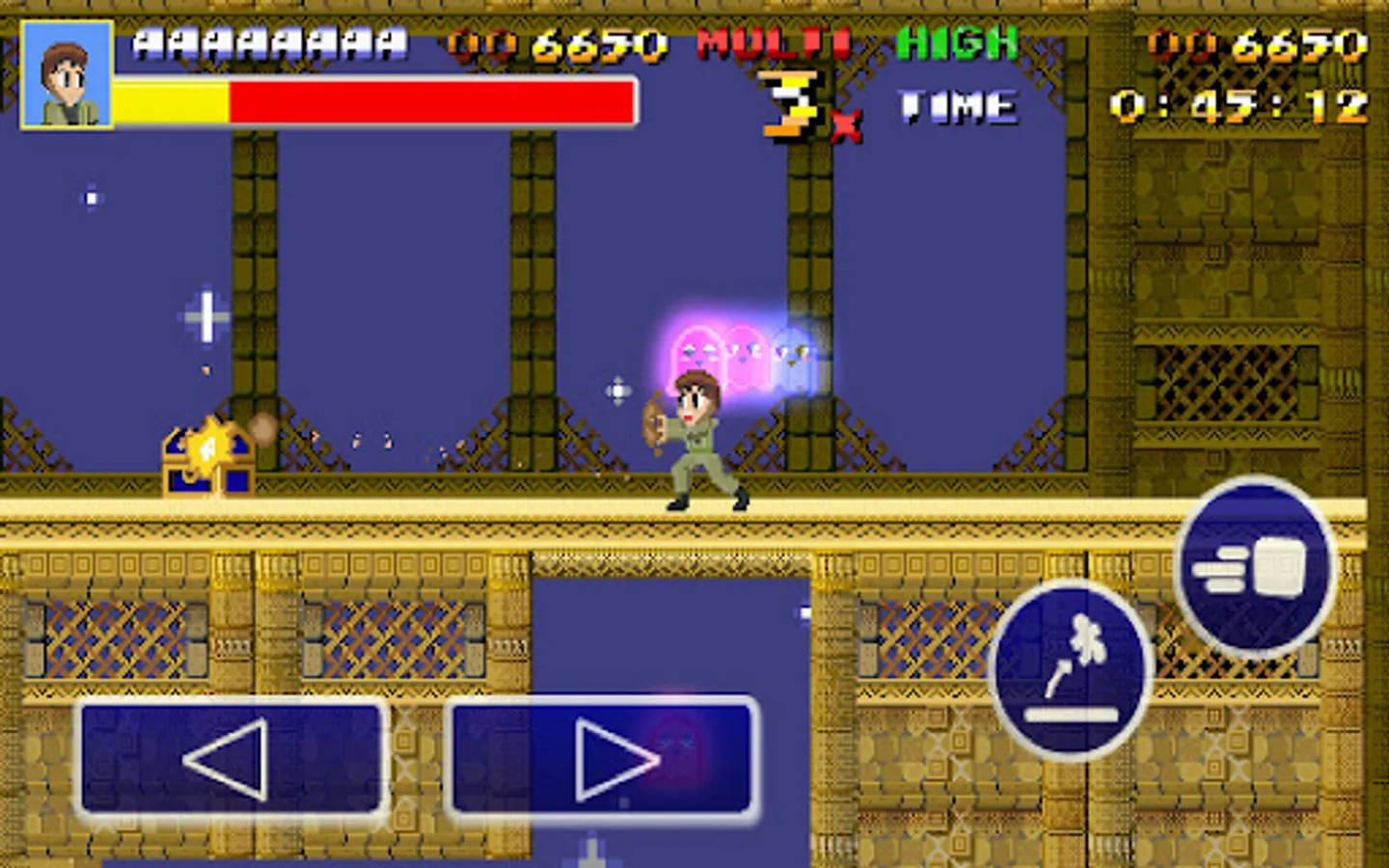Click the timer reading 0:45:12
Screen dimensions: 1389x868
coord(1244,104)
